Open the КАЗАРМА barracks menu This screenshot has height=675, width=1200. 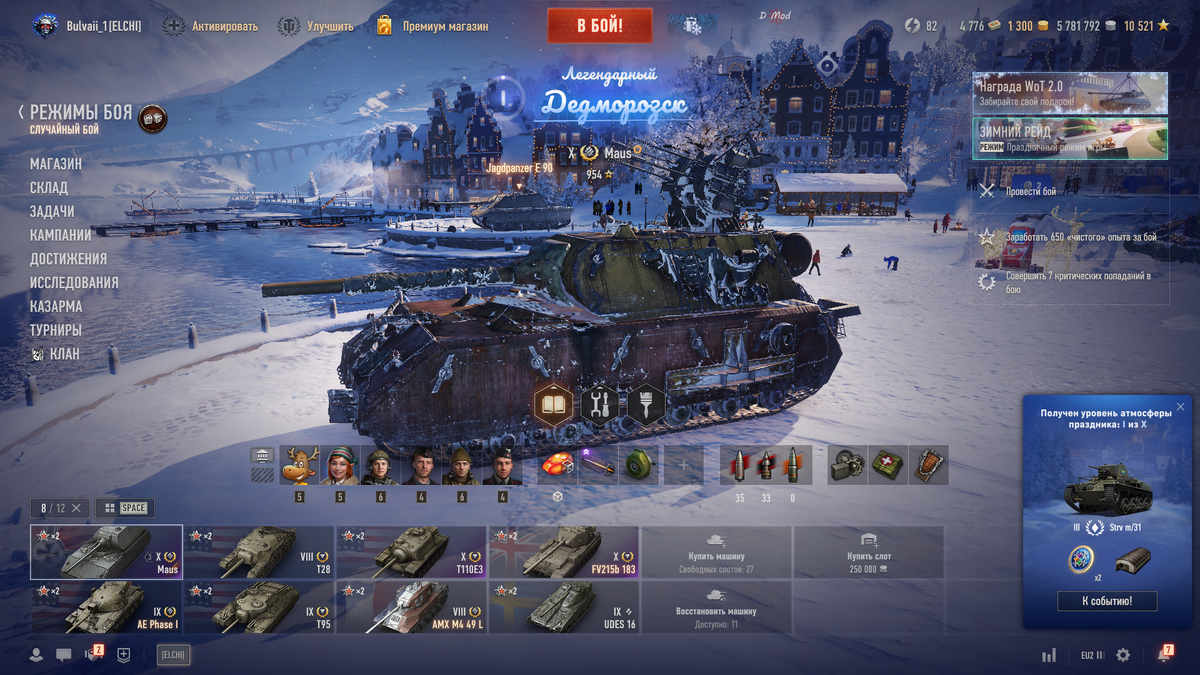[56, 306]
